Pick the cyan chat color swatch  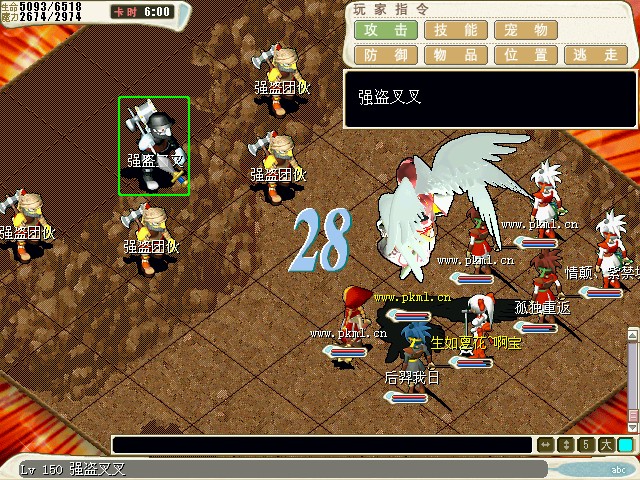626,445
